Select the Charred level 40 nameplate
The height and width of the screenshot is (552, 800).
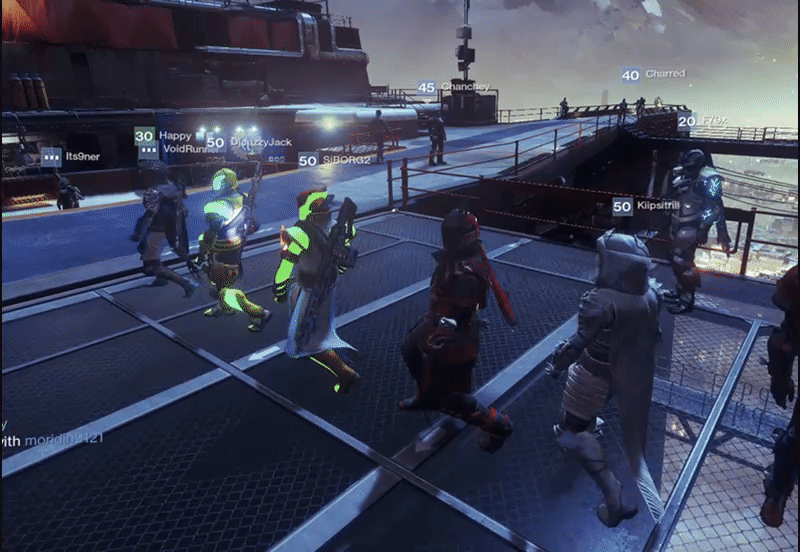pyautogui.click(x=653, y=75)
